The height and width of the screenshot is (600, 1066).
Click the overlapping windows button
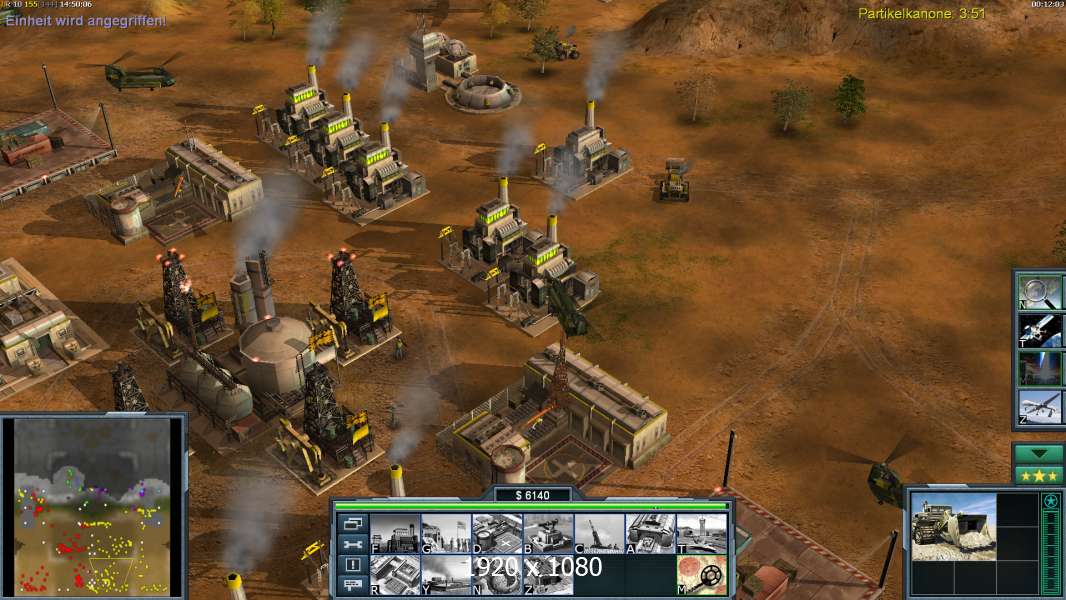point(352,523)
